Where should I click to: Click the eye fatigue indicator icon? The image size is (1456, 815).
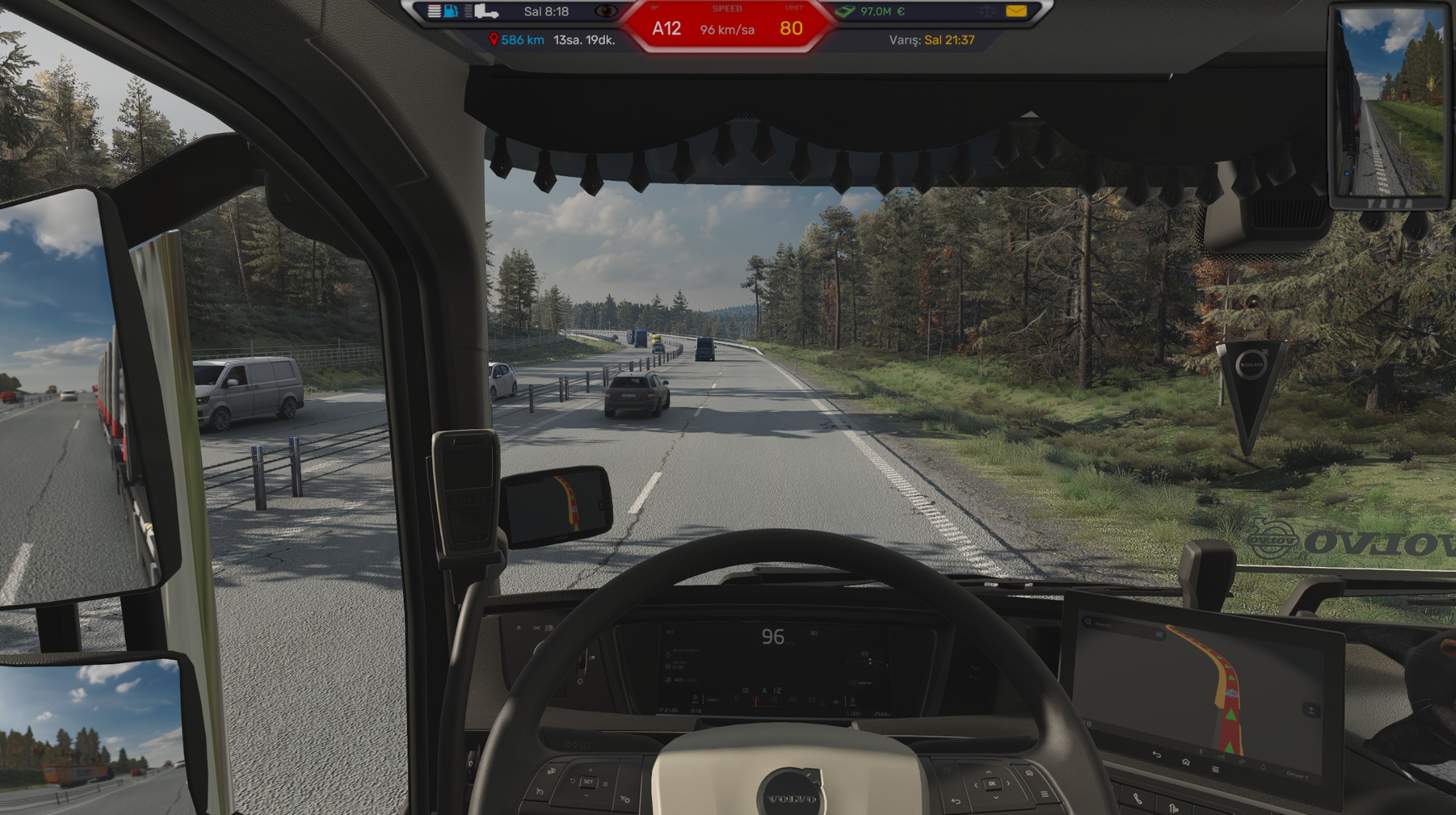point(606,11)
